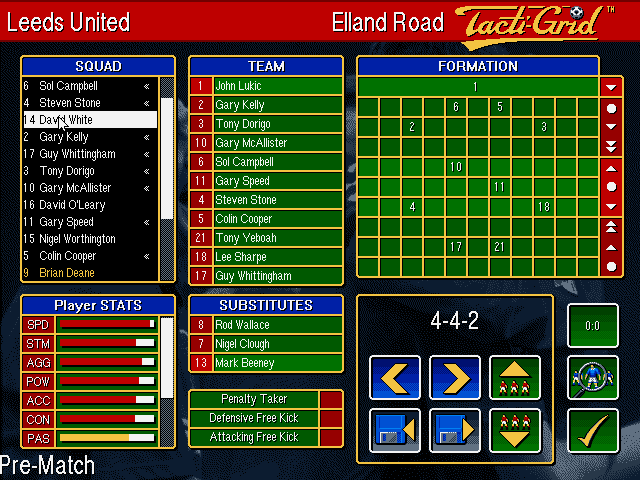640x480 pixels.
Task: Switch to previous formation with left arrow
Action: 394,378
